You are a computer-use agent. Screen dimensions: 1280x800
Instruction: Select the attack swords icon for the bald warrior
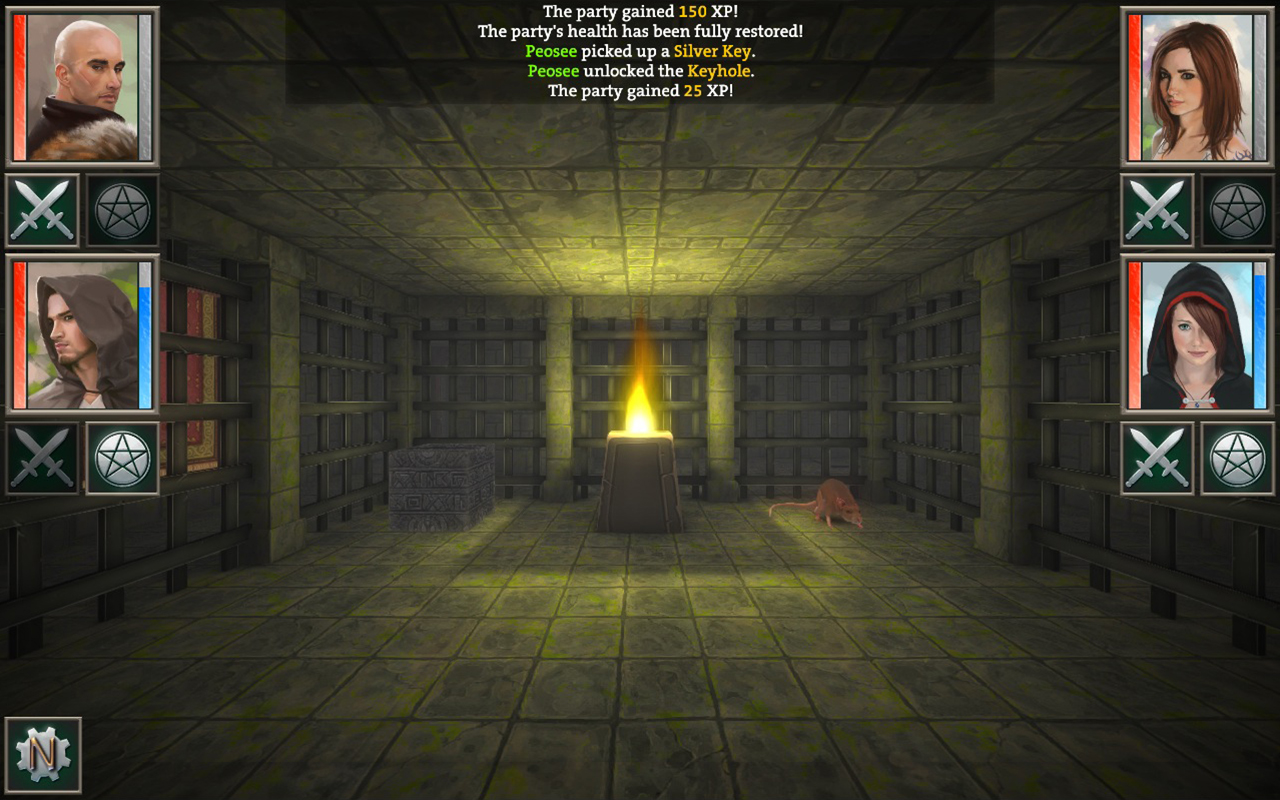coord(42,210)
